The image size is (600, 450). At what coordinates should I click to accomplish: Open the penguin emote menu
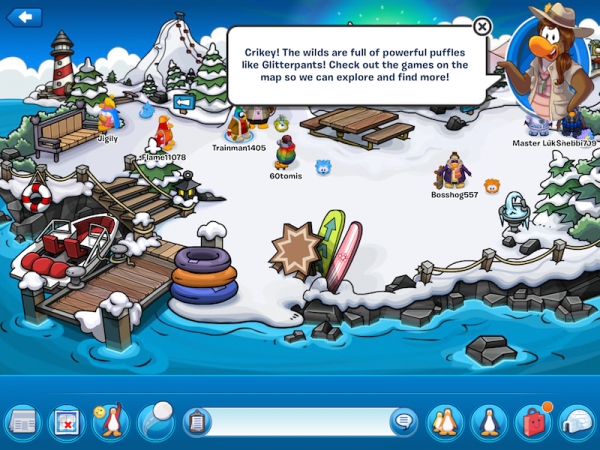(x=110, y=422)
